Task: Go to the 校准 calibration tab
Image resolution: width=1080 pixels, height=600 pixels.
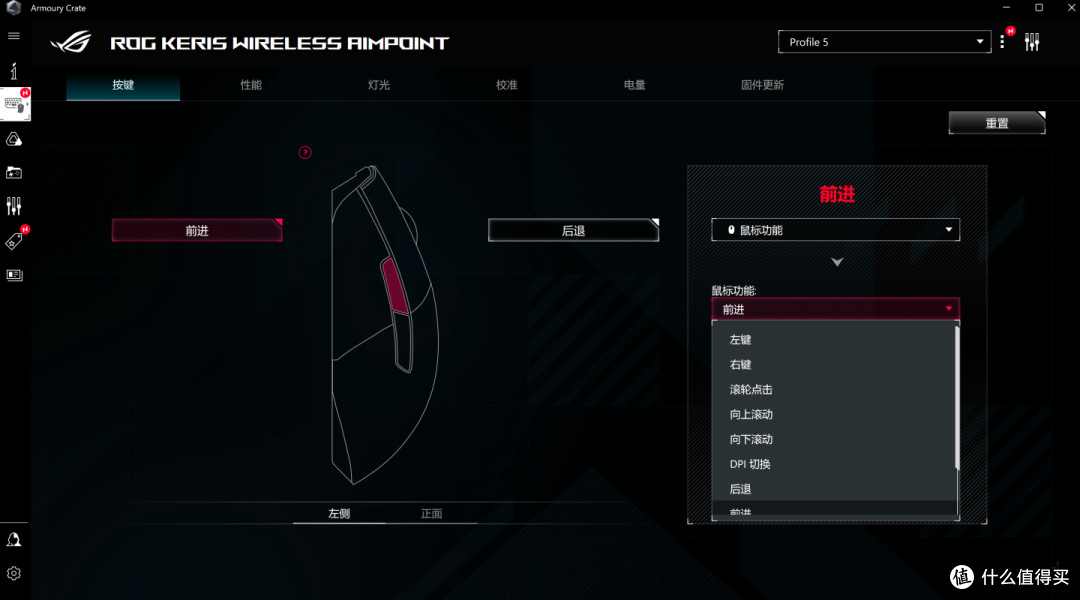Action: [507, 85]
